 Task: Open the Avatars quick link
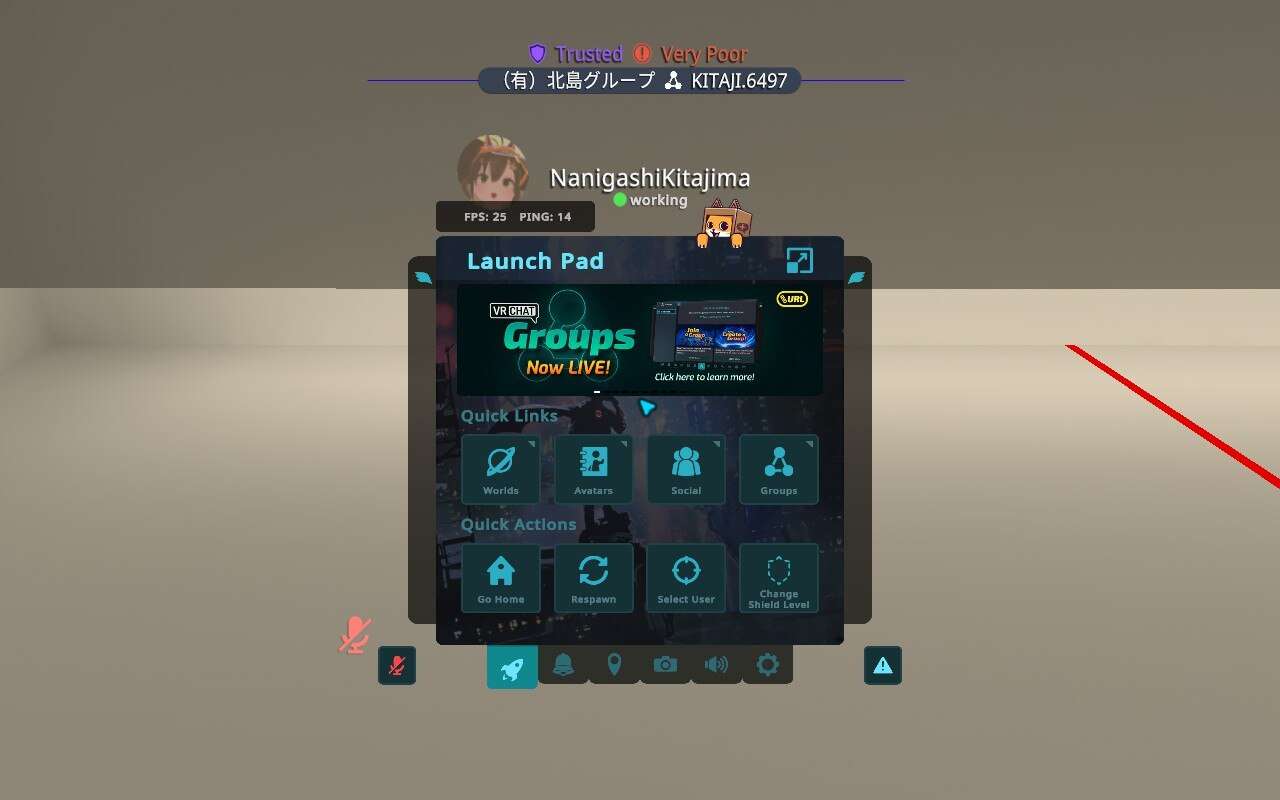point(593,470)
